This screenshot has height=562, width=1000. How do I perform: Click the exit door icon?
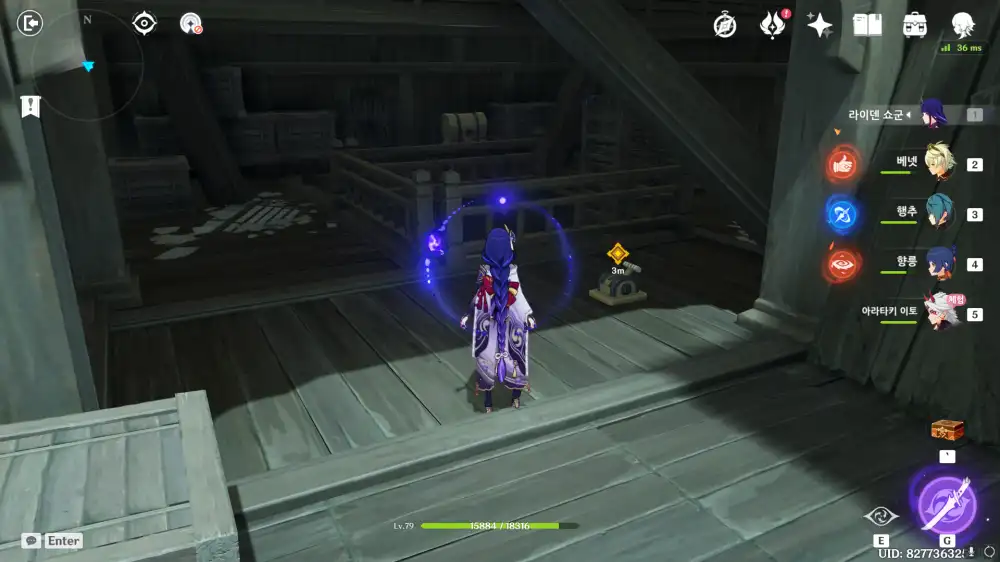(31, 23)
